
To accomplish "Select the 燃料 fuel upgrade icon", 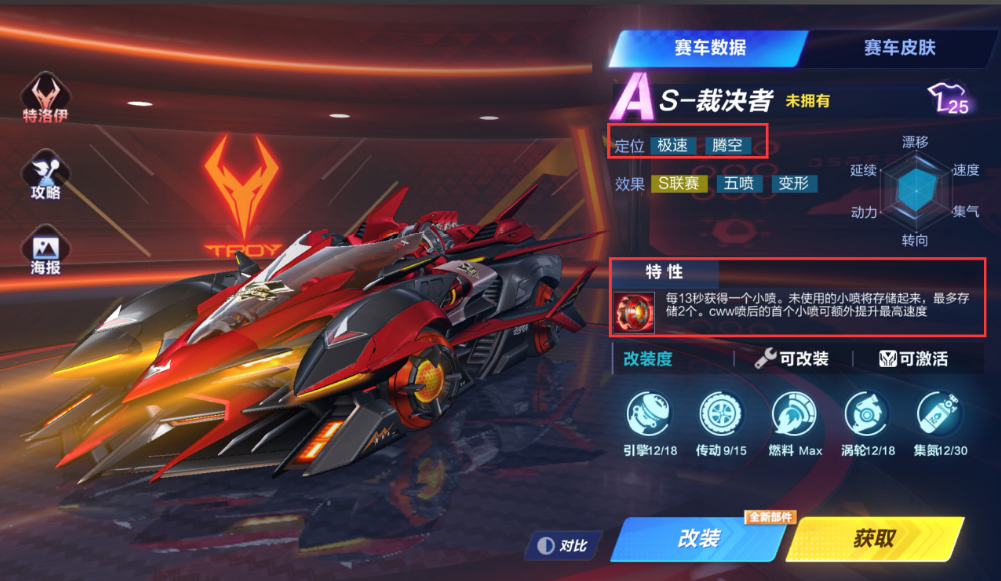I will point(793,414).
